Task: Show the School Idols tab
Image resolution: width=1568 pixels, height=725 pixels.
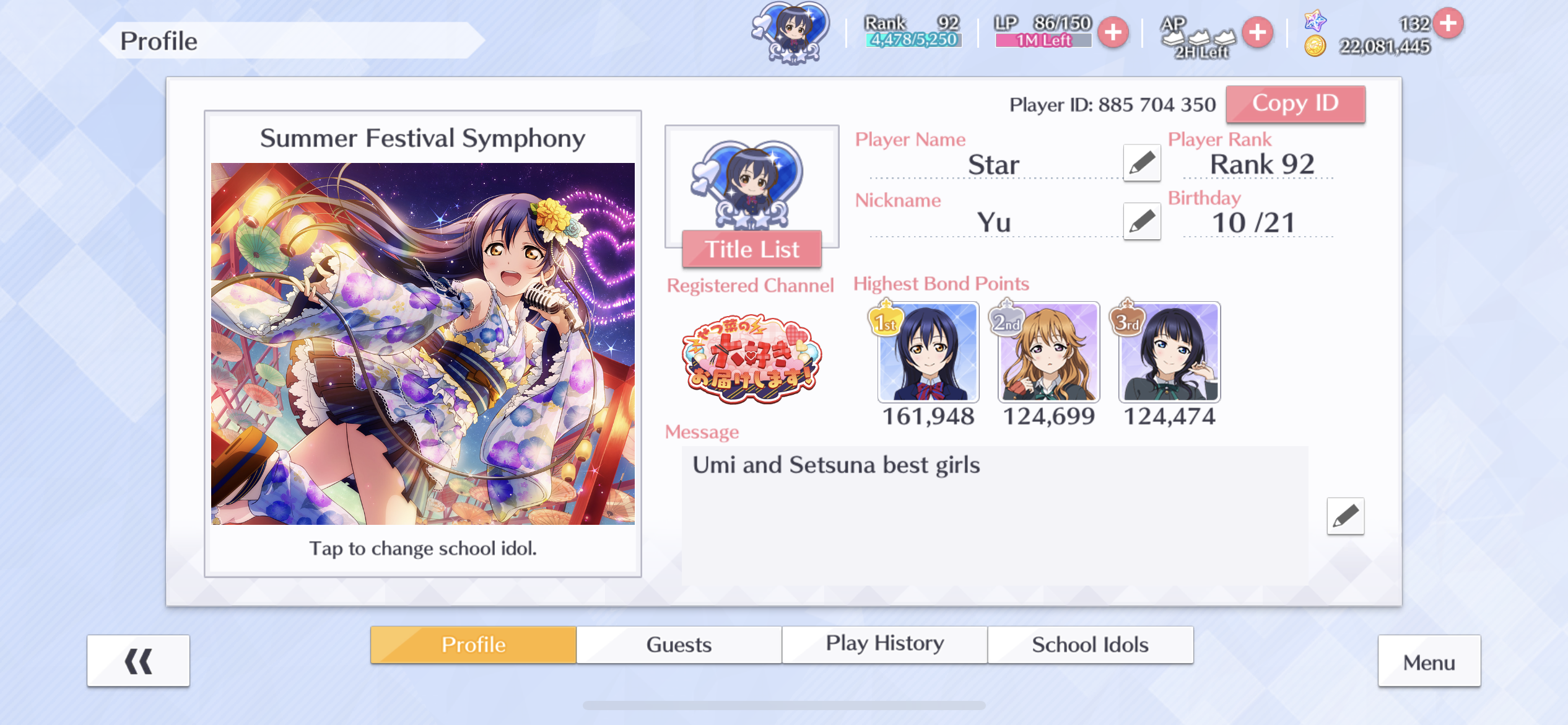Action: pos(1090,644)
